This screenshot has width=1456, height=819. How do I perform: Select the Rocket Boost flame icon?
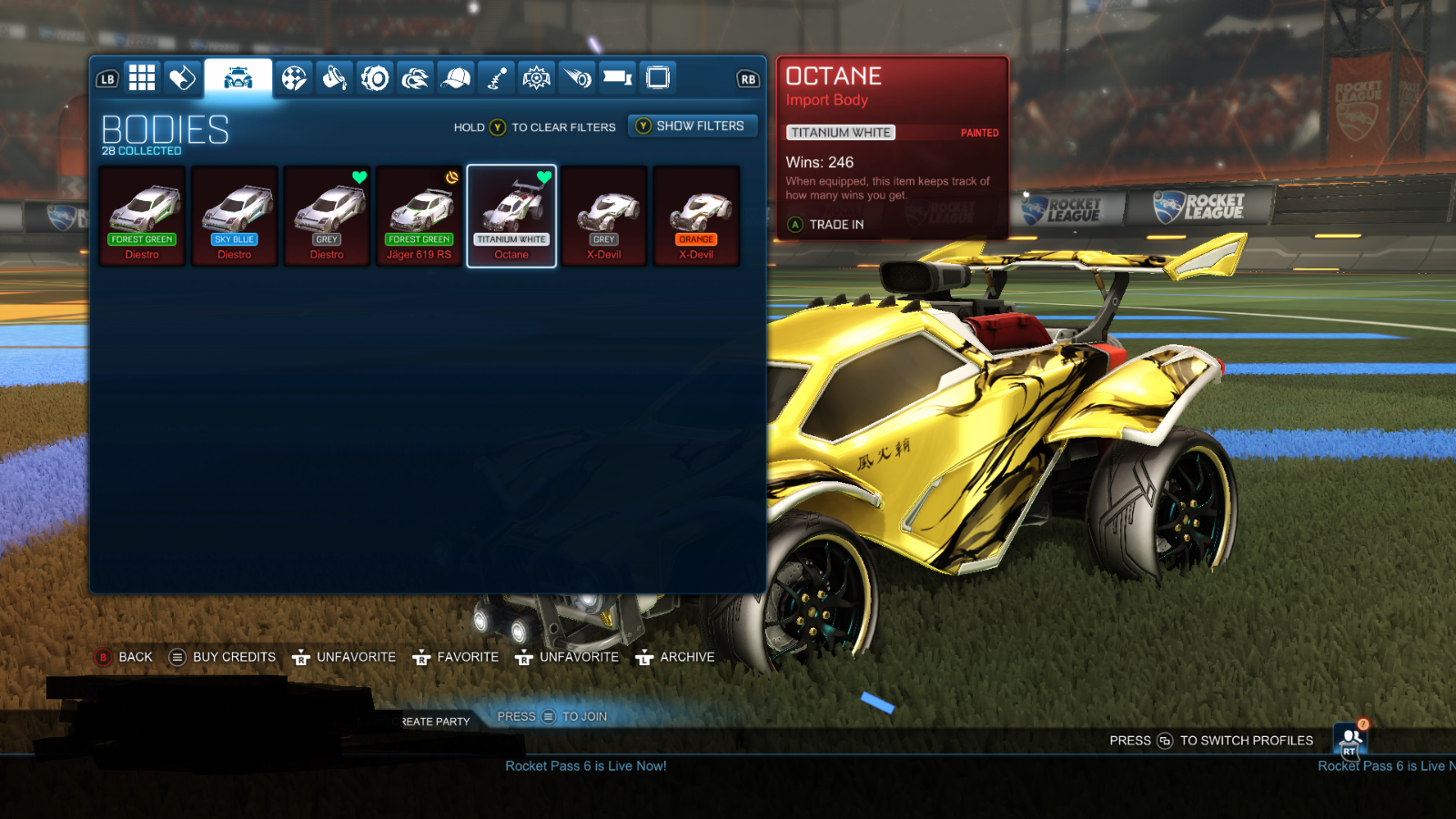417,78
